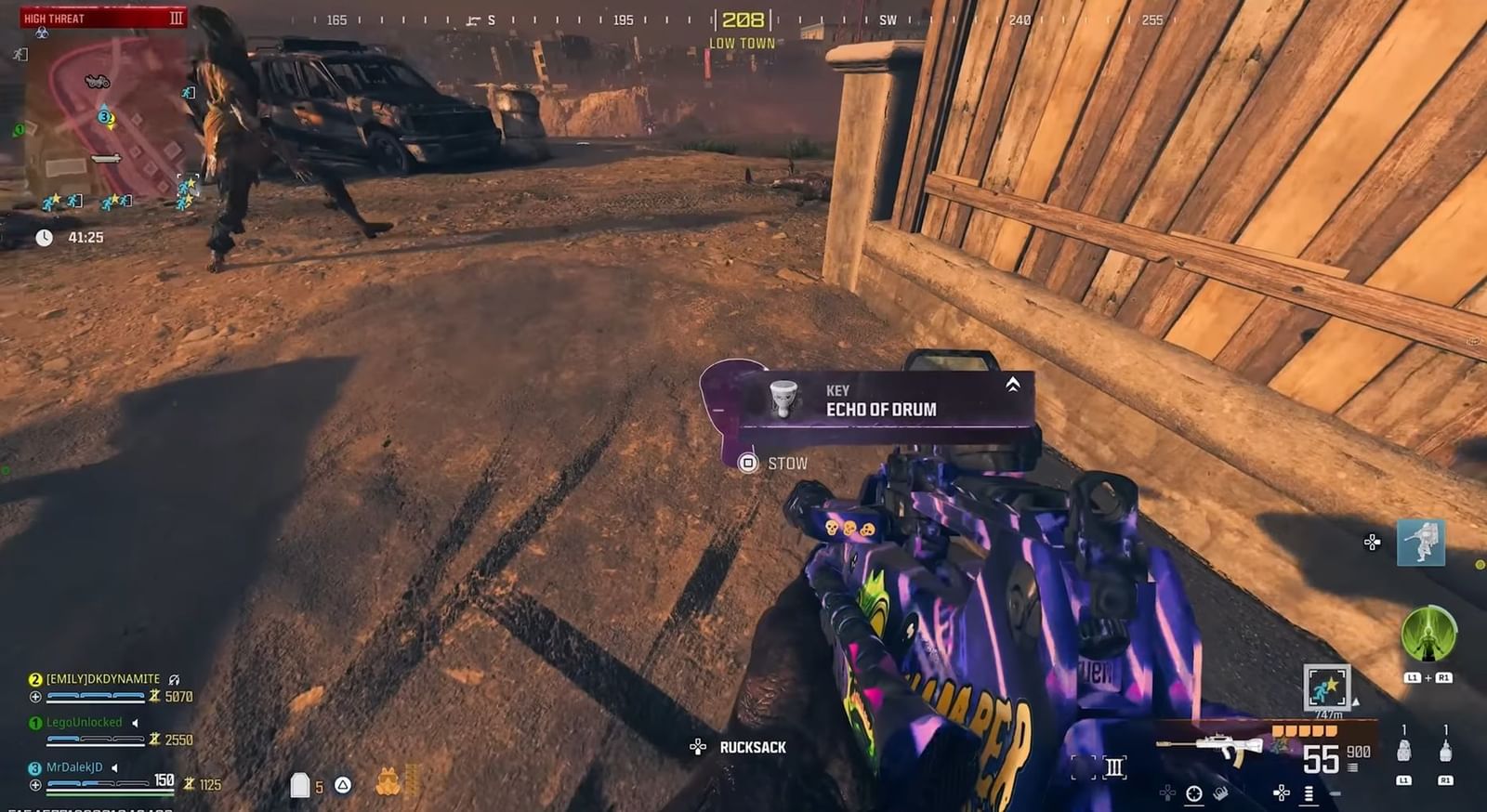Image resolution: width=1487 pixels, height=812 pixels.
Task: Click the gas mask icon near the plates
Action: [389, 780]
